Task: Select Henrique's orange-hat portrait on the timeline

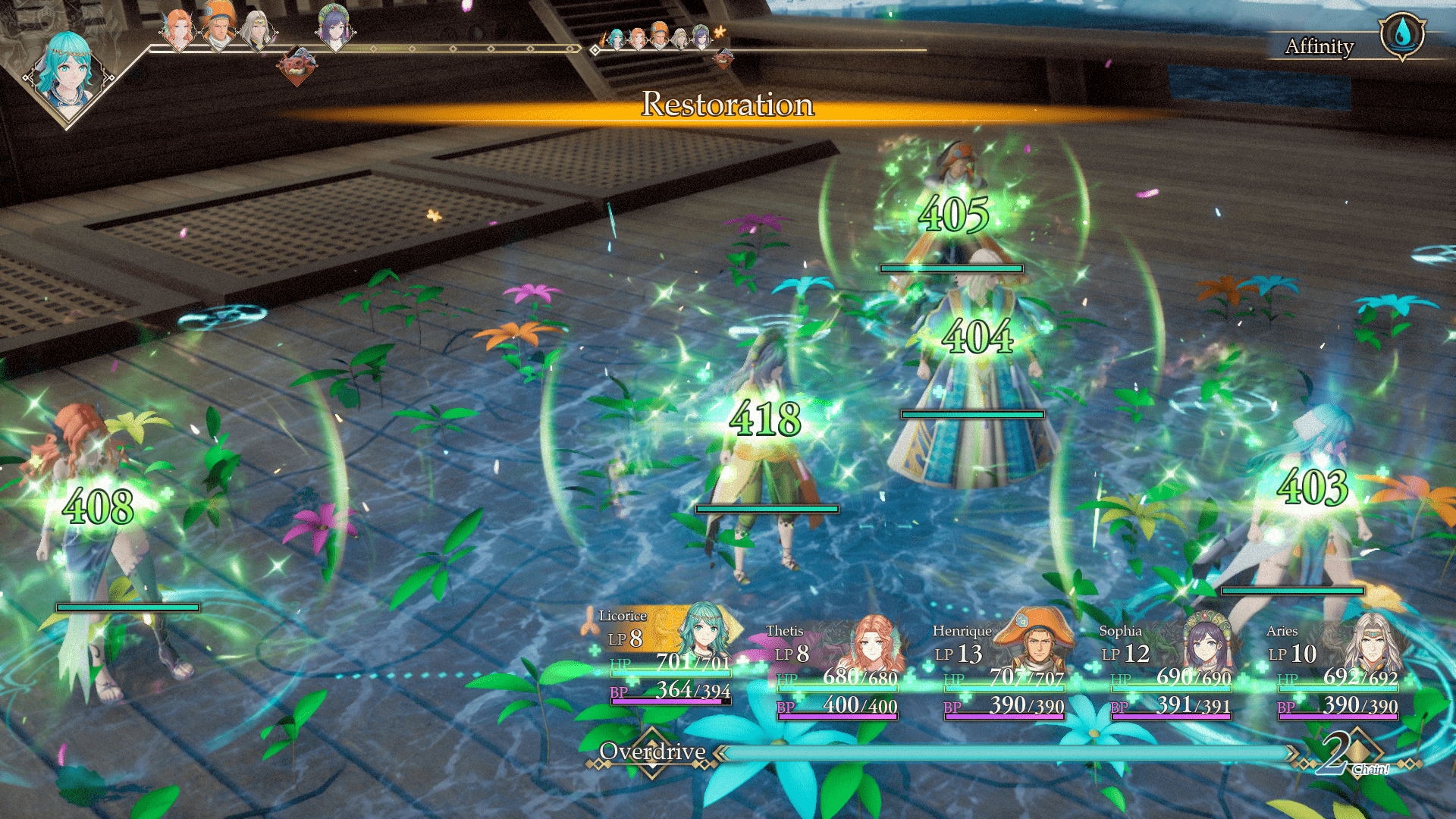Action: [218, 27]
